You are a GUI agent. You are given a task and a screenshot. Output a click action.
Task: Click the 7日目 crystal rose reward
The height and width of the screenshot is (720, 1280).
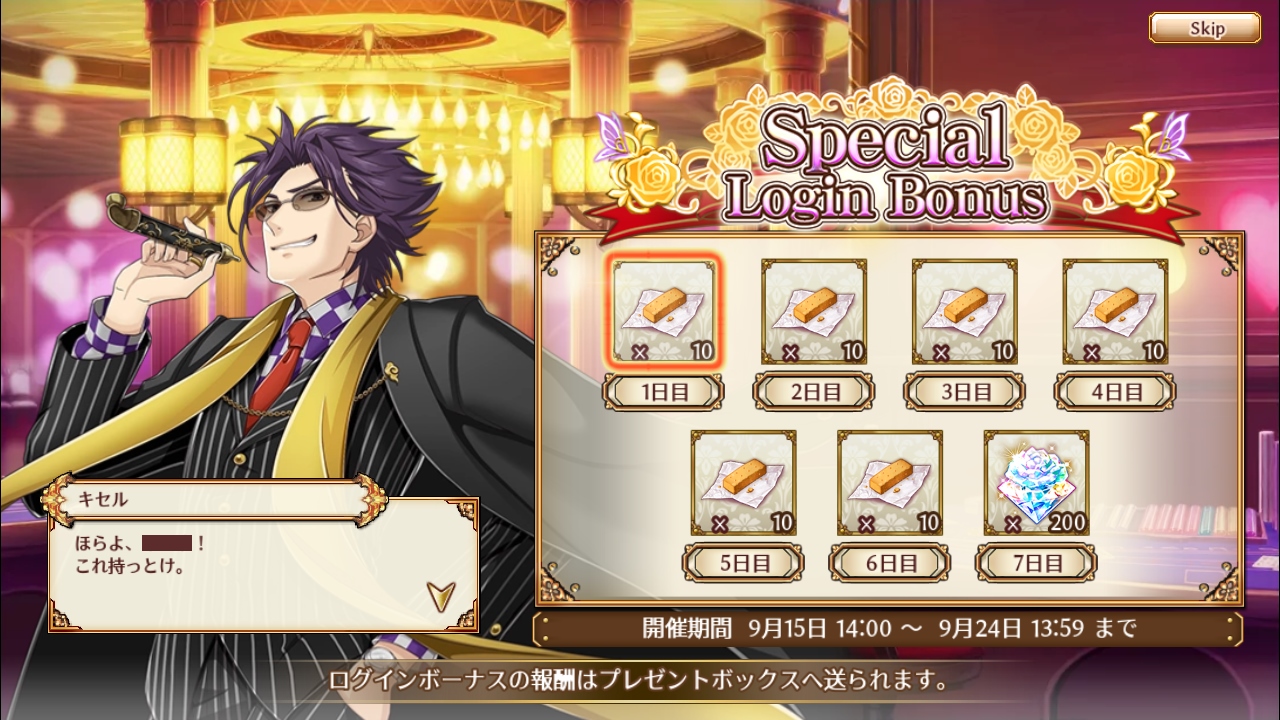[x=1036, y=483]
